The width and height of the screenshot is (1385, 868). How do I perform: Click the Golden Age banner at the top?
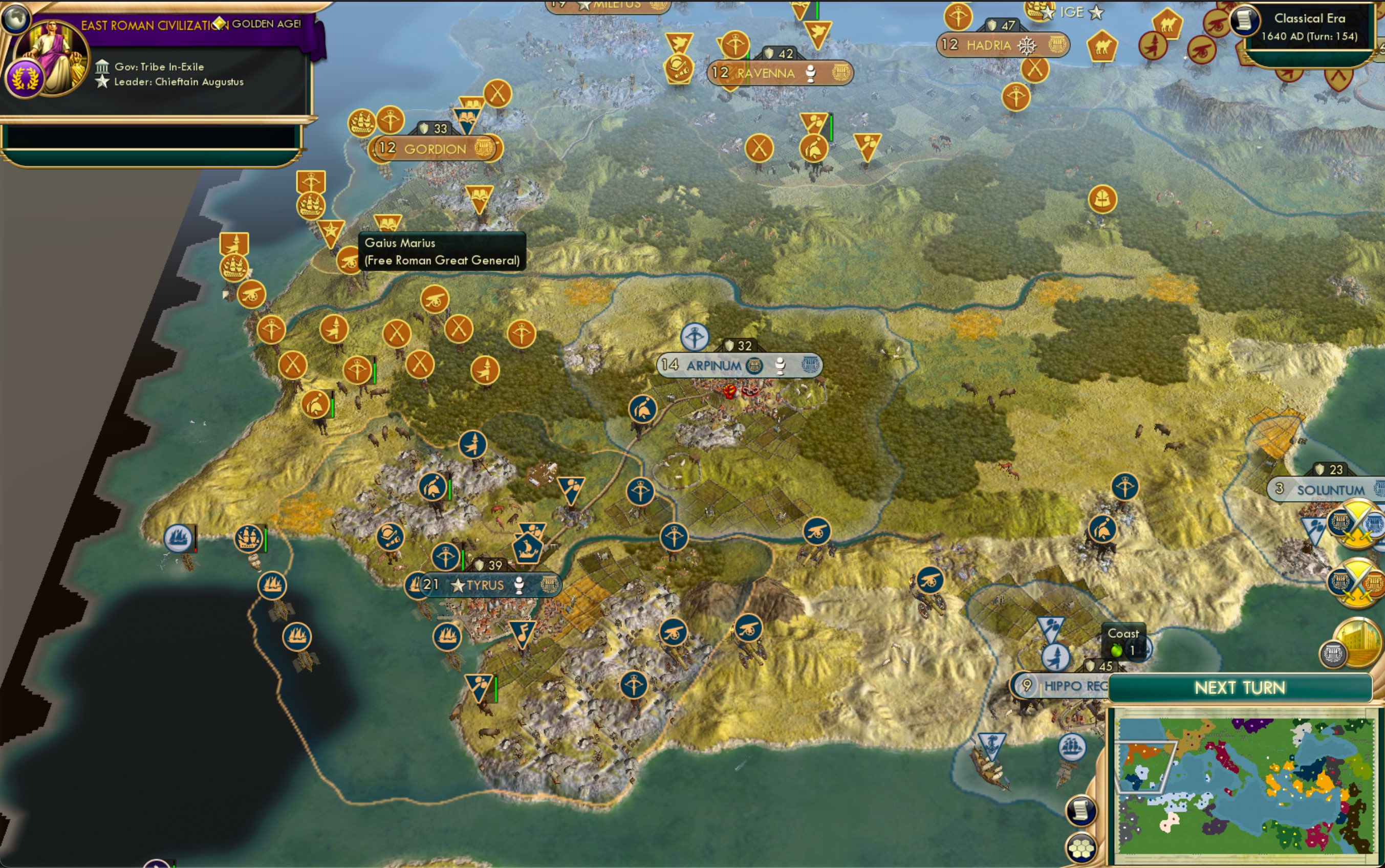coord(189,25)
